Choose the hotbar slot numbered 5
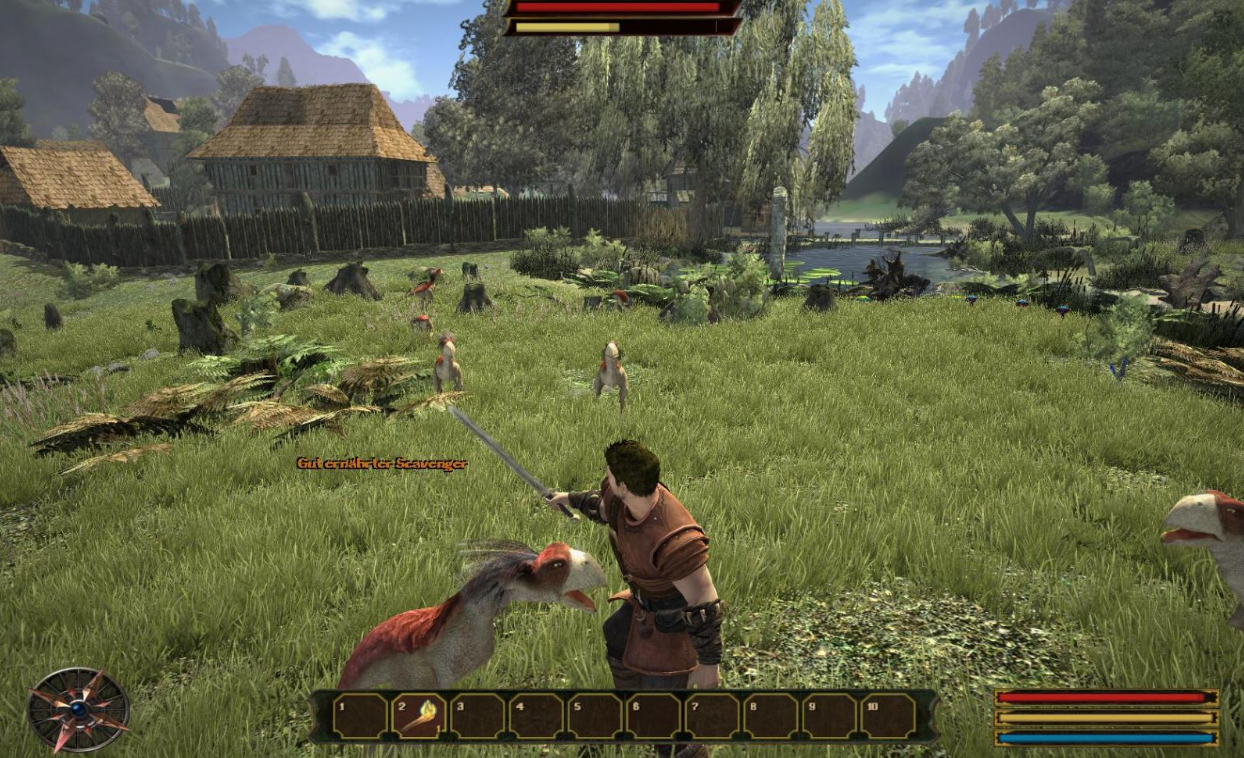Image resolution: width=1244 pixels, height=758 pixels. coord(595,716)
